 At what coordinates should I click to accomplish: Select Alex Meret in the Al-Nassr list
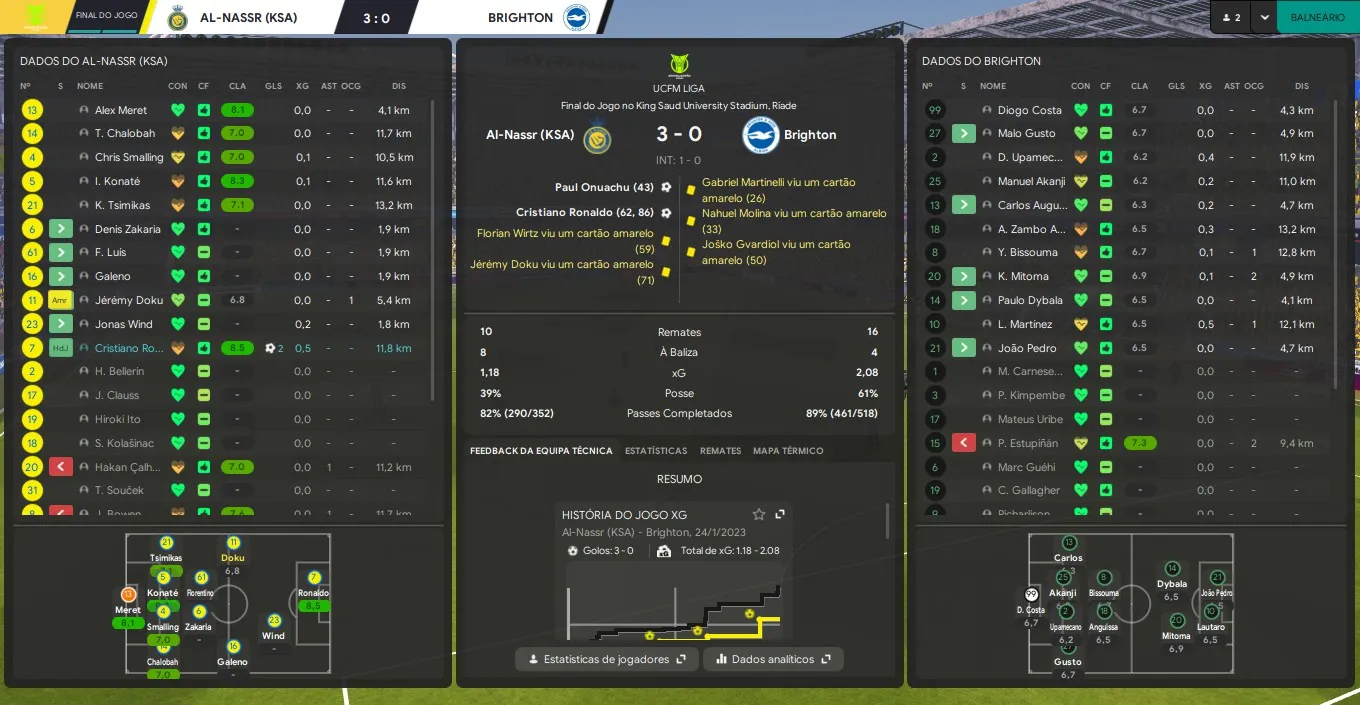coord(121,110)
